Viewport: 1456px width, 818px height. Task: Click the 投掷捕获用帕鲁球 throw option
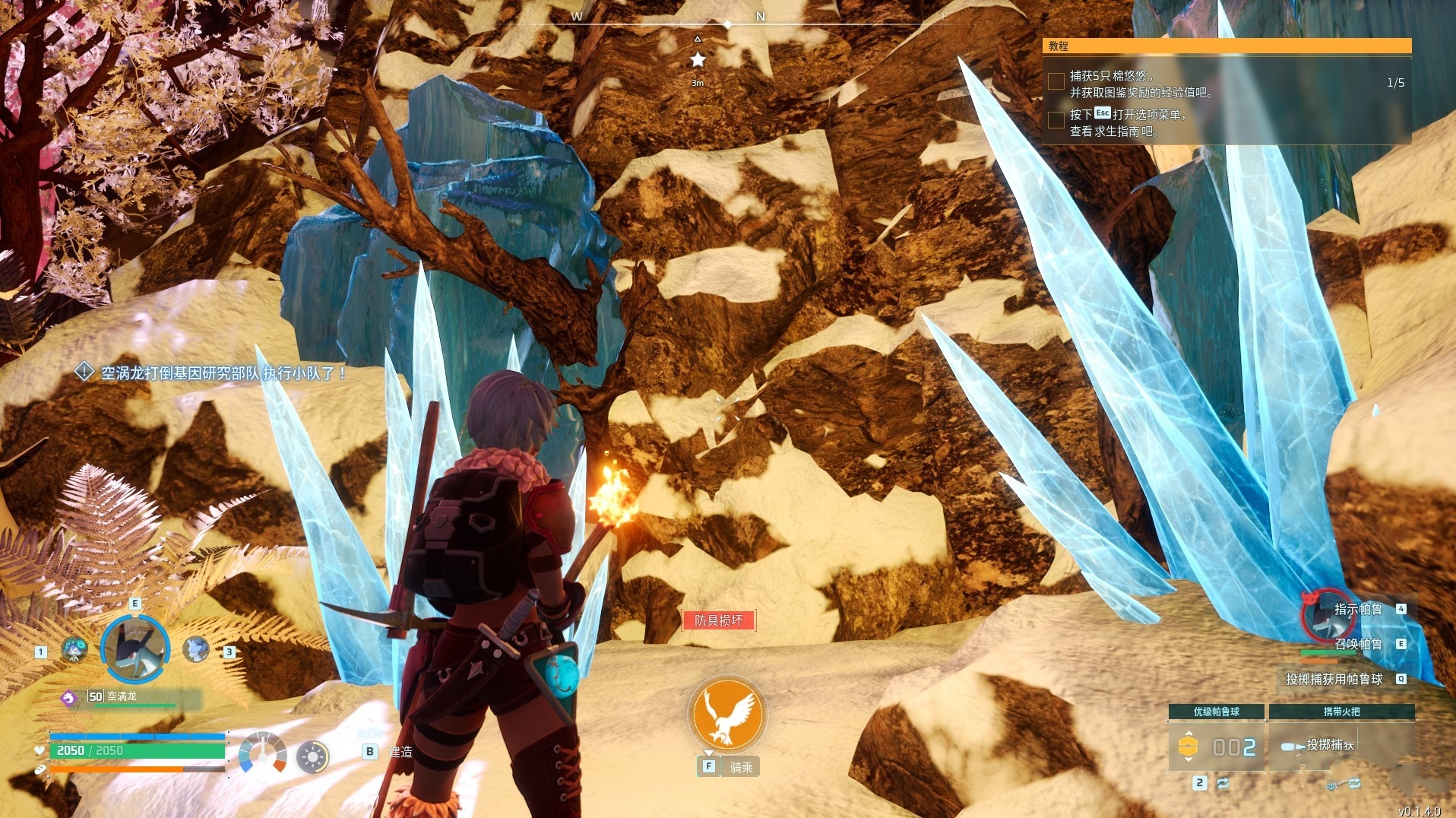pyautogui.click(x=1334, y=679)
